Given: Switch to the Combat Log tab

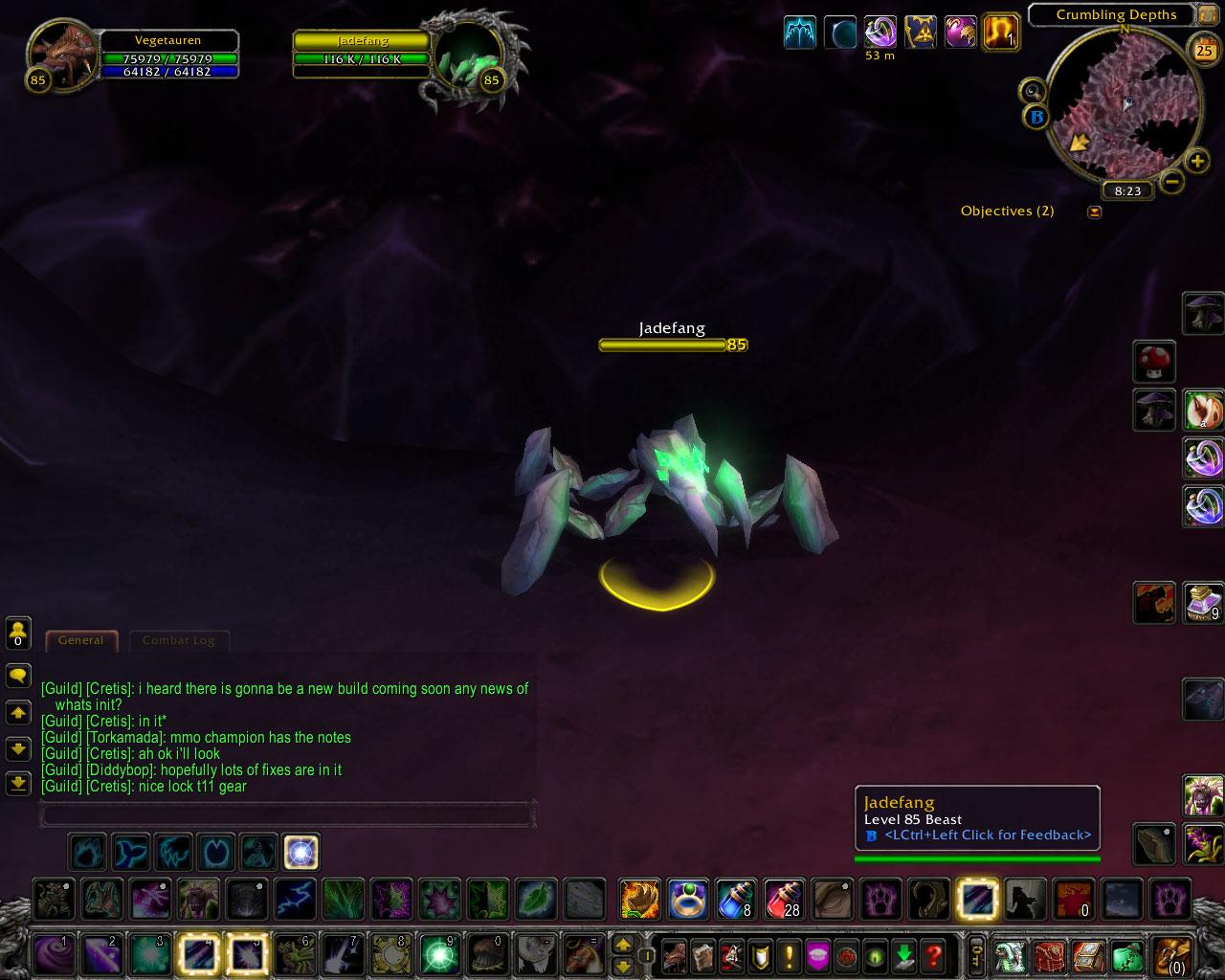Looking at the screenshot, I should tap(179, 640).
